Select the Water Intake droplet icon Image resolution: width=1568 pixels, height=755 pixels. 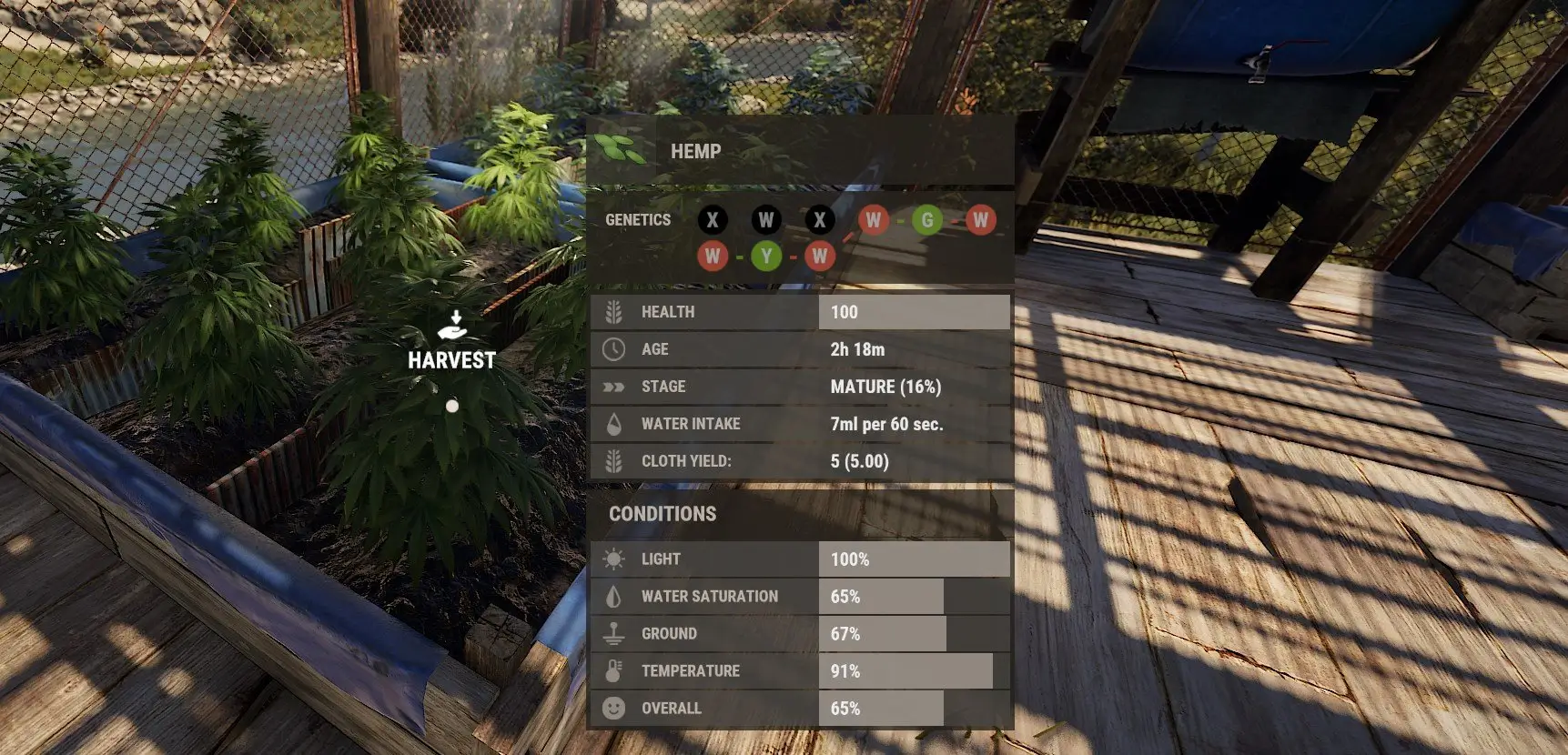(x=614, y=423)
